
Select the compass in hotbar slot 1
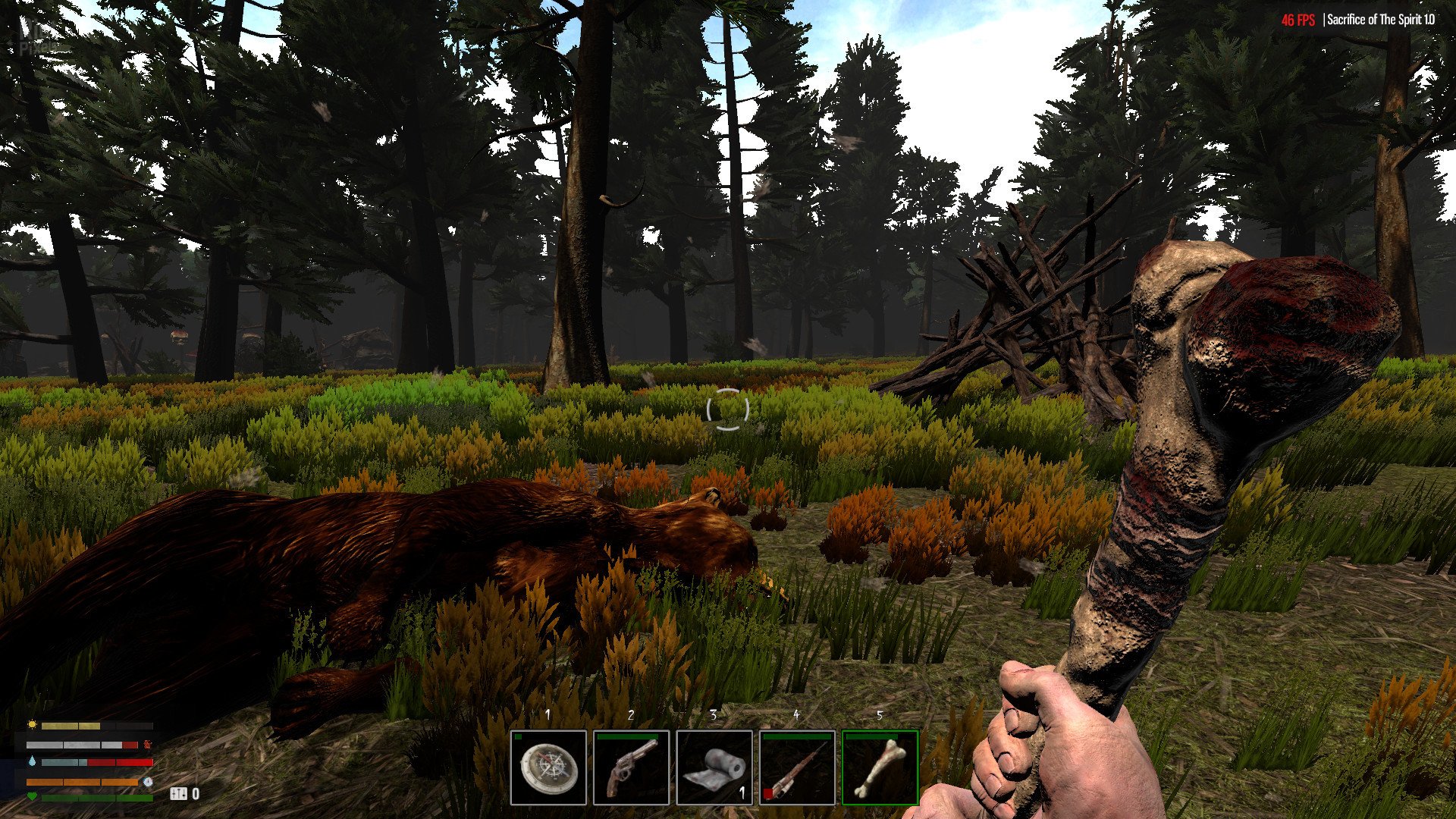point(548,767)
